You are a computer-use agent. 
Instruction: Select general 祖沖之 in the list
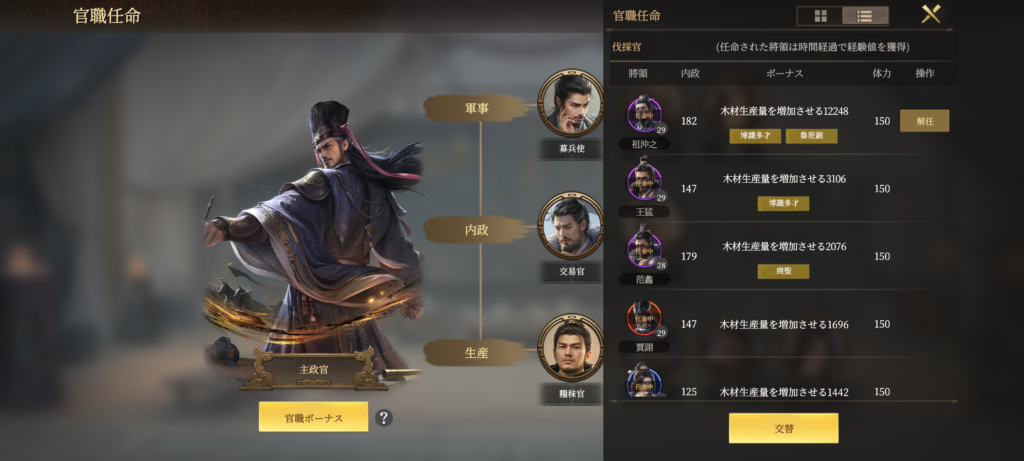[644, 115]
